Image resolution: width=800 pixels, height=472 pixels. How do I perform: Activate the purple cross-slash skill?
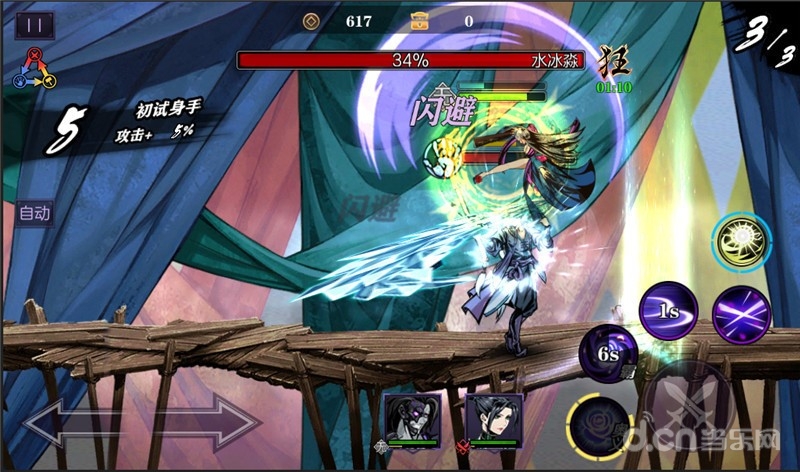tap(741, 313)
